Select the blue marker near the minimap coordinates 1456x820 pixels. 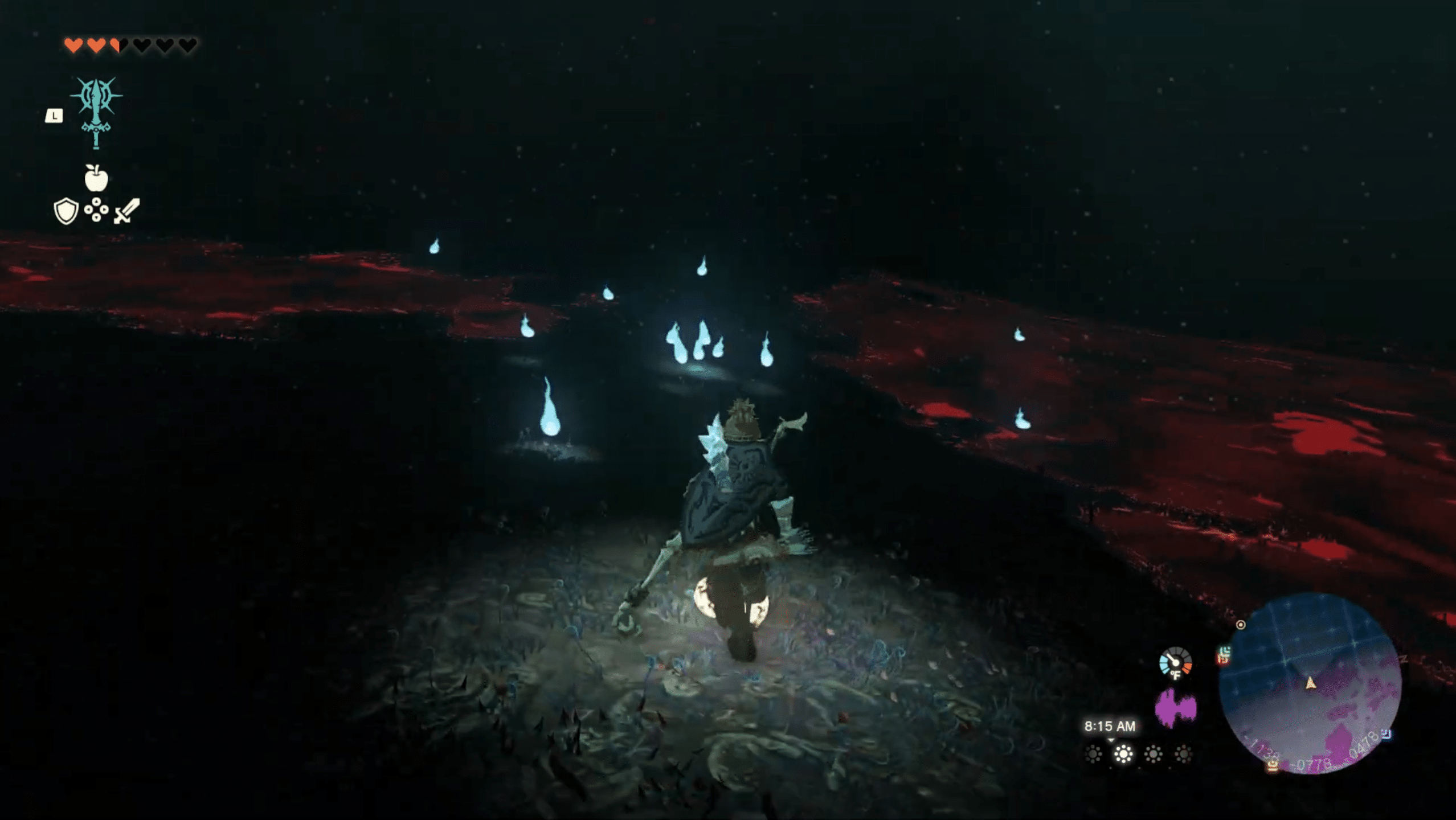point(1387,733)
